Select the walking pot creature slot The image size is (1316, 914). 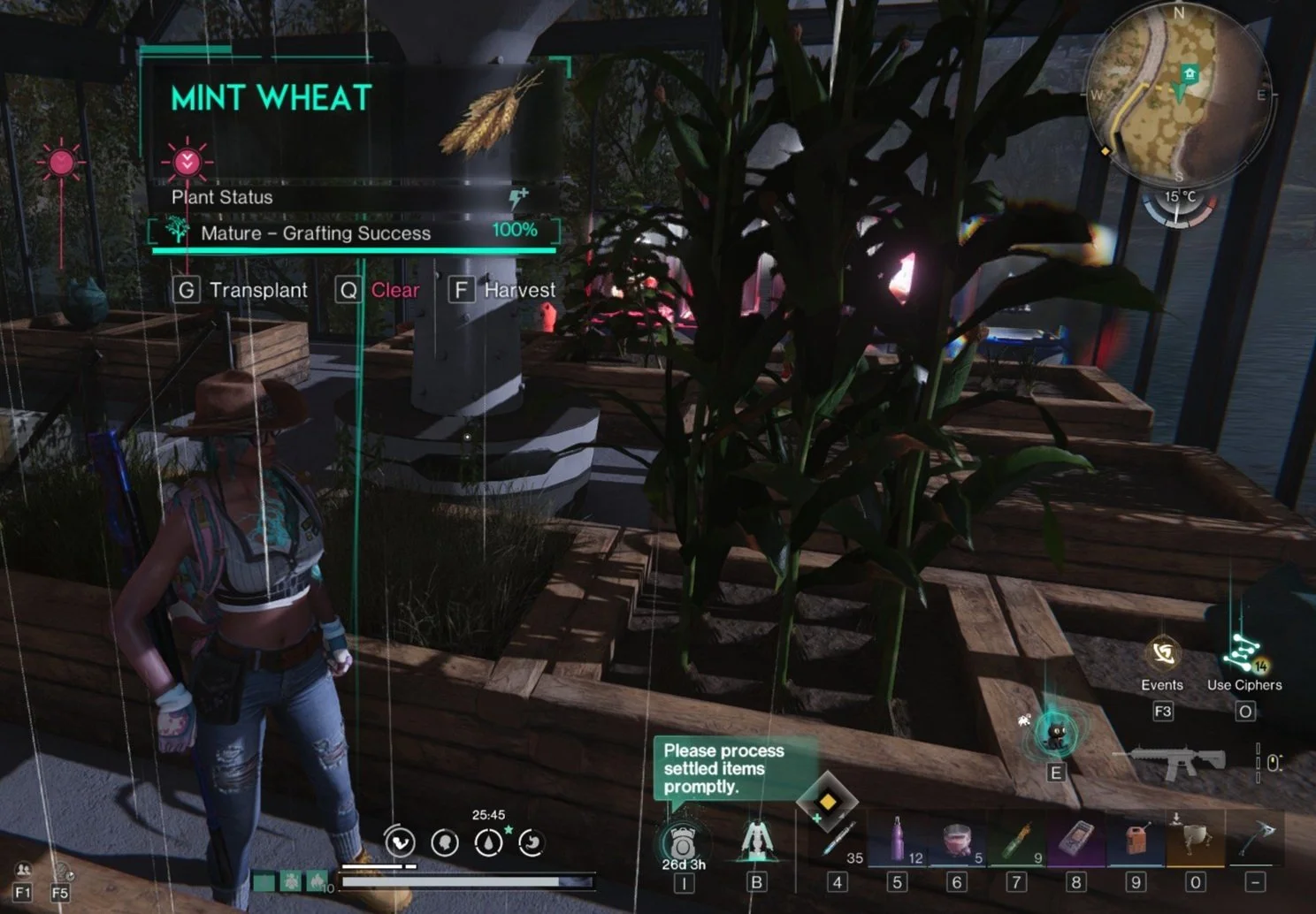point(1195,840)
